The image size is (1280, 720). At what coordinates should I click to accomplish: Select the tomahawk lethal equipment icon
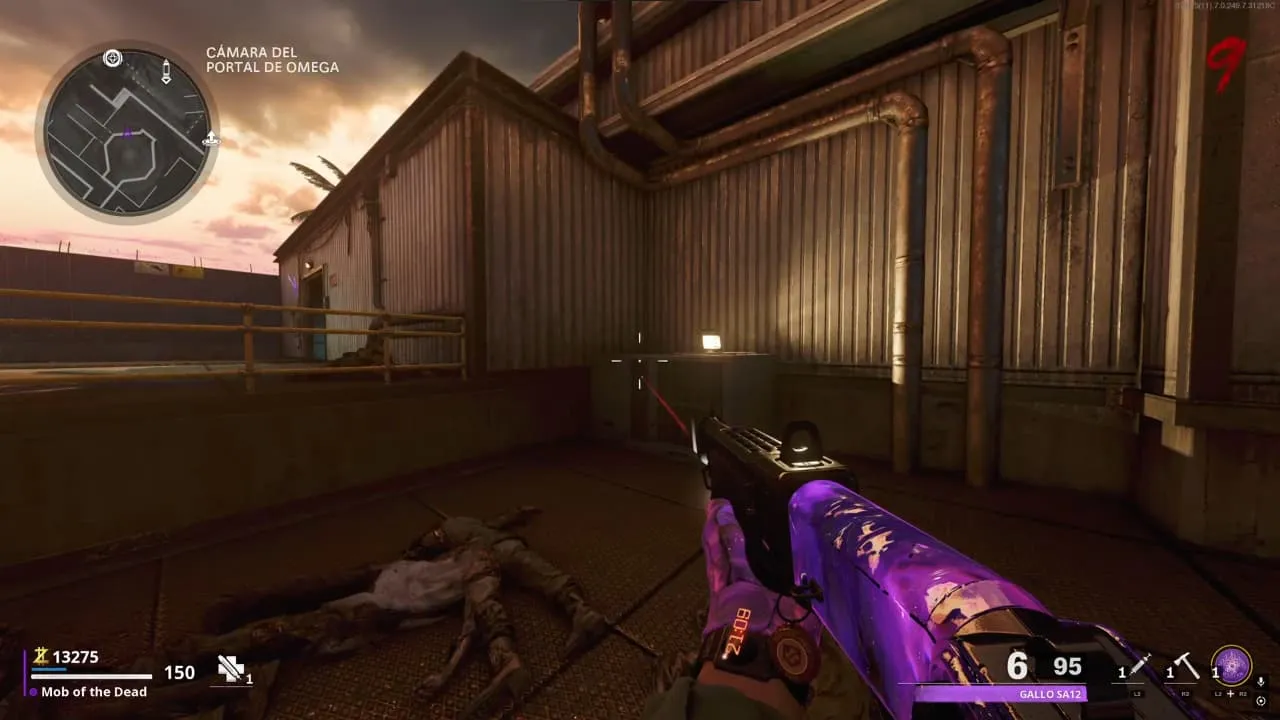(1187, 664)
